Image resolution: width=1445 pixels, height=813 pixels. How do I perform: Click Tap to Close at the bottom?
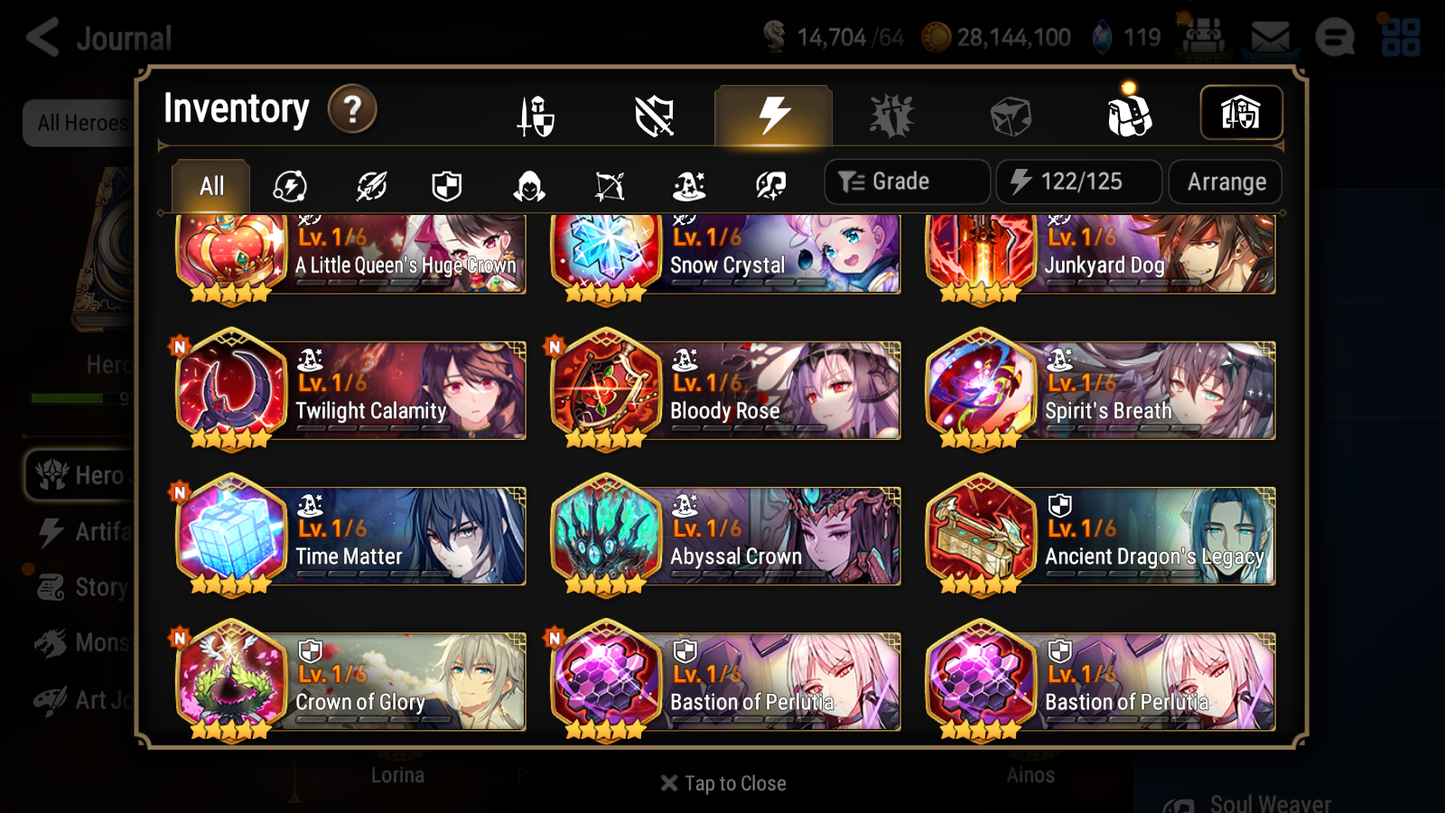pyautogui.click(x=722, y=783)
